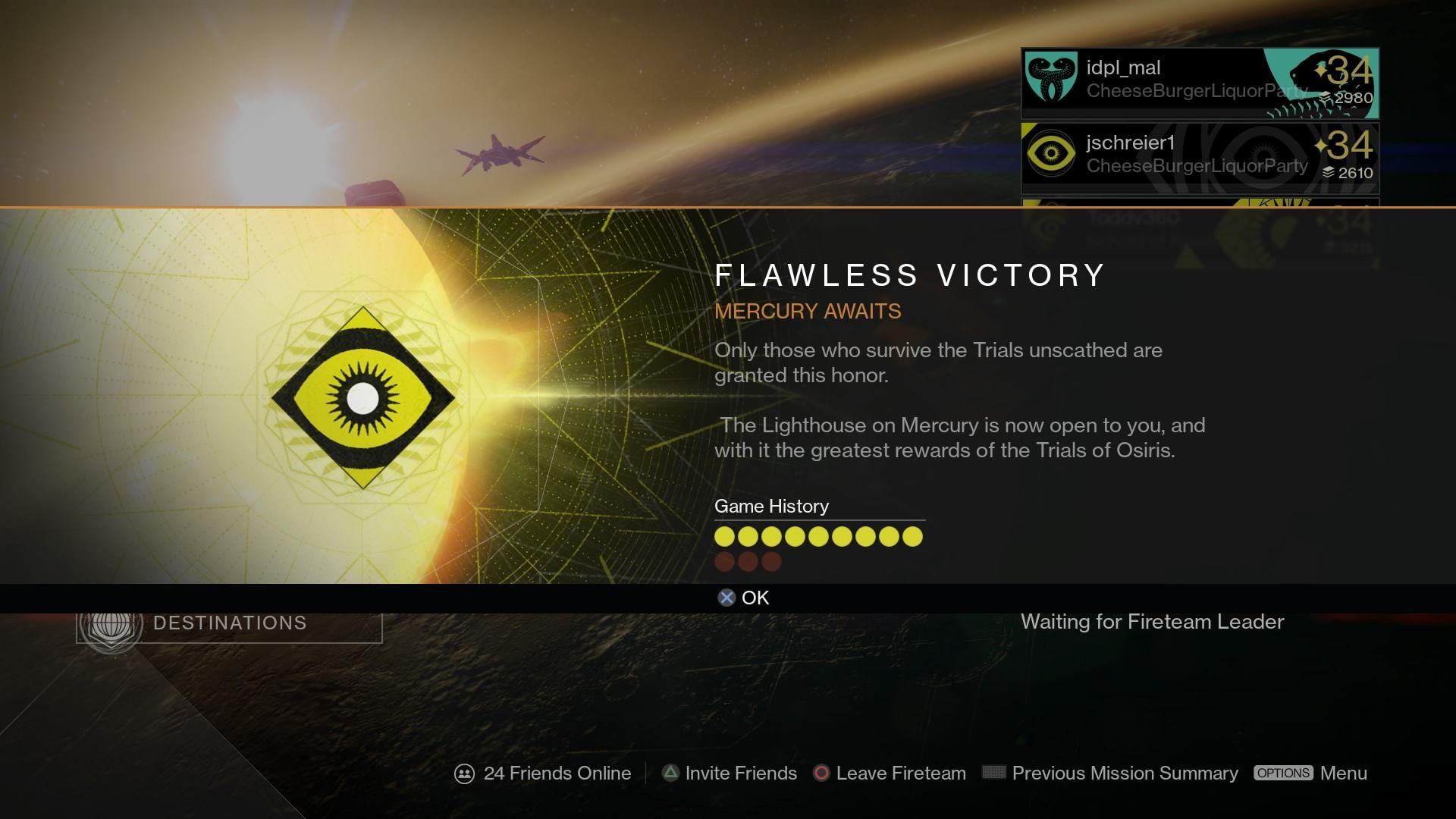The height and width of the screenshot is (819, 1456).
Task: Confirm the Flawless Victory with OK
Action: tap(754, 598)
